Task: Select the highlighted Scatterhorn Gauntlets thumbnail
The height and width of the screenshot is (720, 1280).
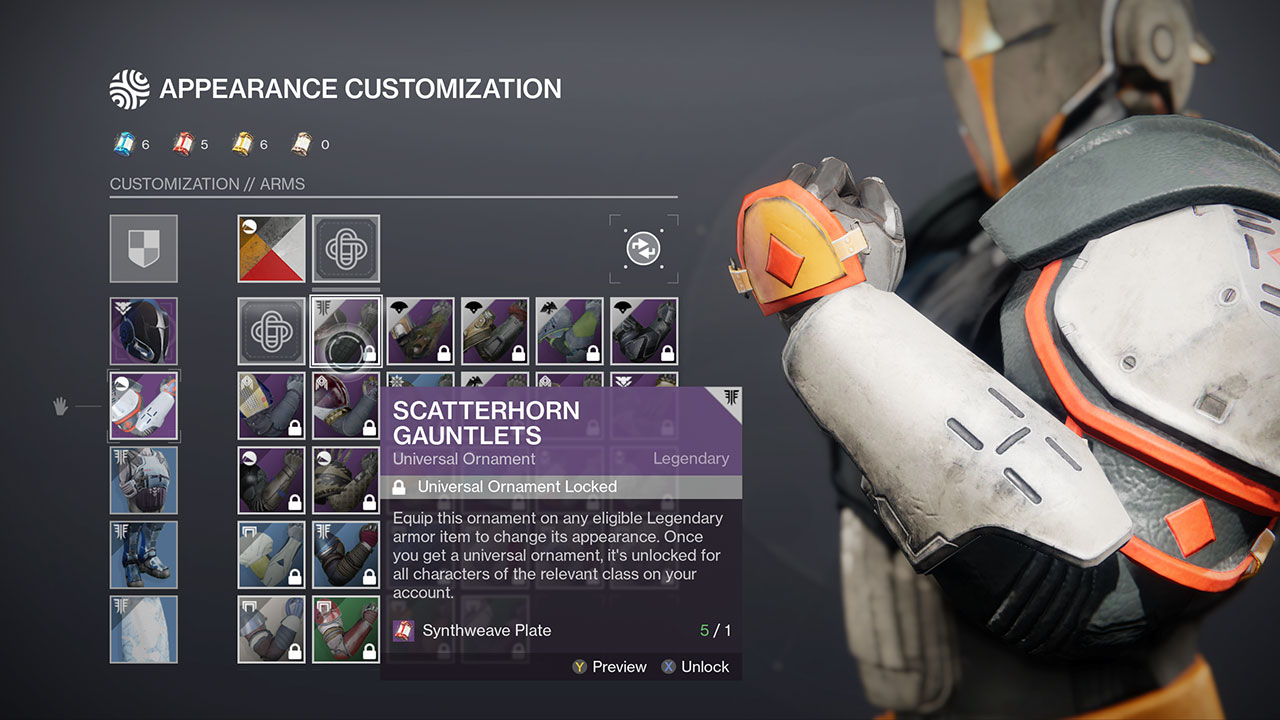Action: coord(345,331)
